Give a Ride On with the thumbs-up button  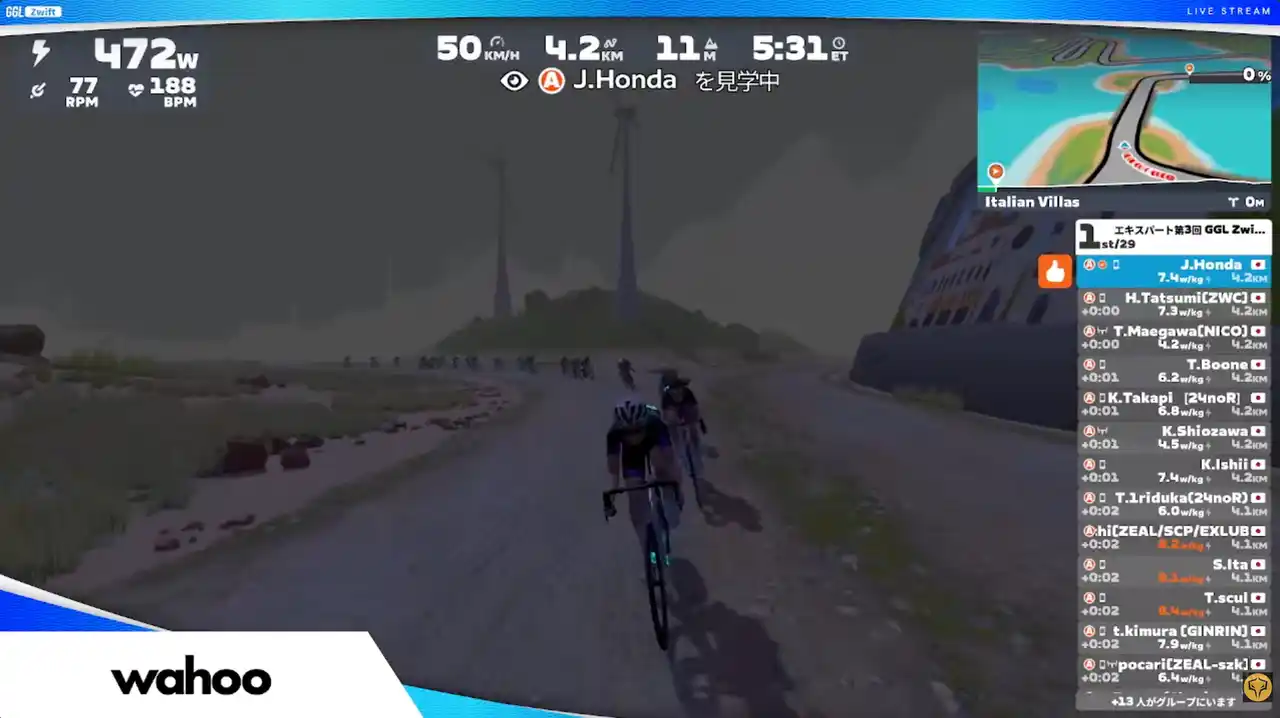coord(1055,271)
